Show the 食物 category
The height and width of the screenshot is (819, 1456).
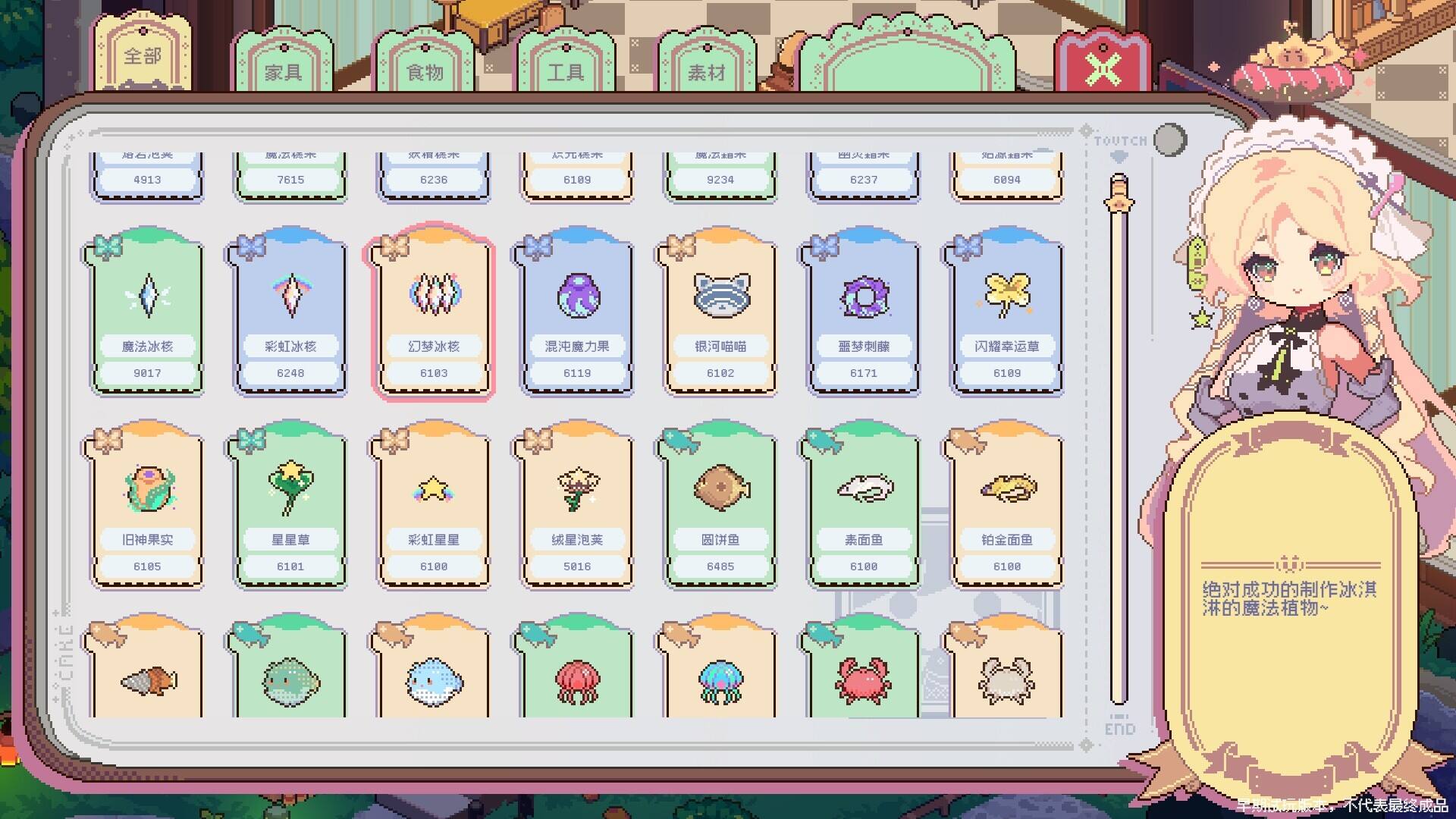(425, 72)
